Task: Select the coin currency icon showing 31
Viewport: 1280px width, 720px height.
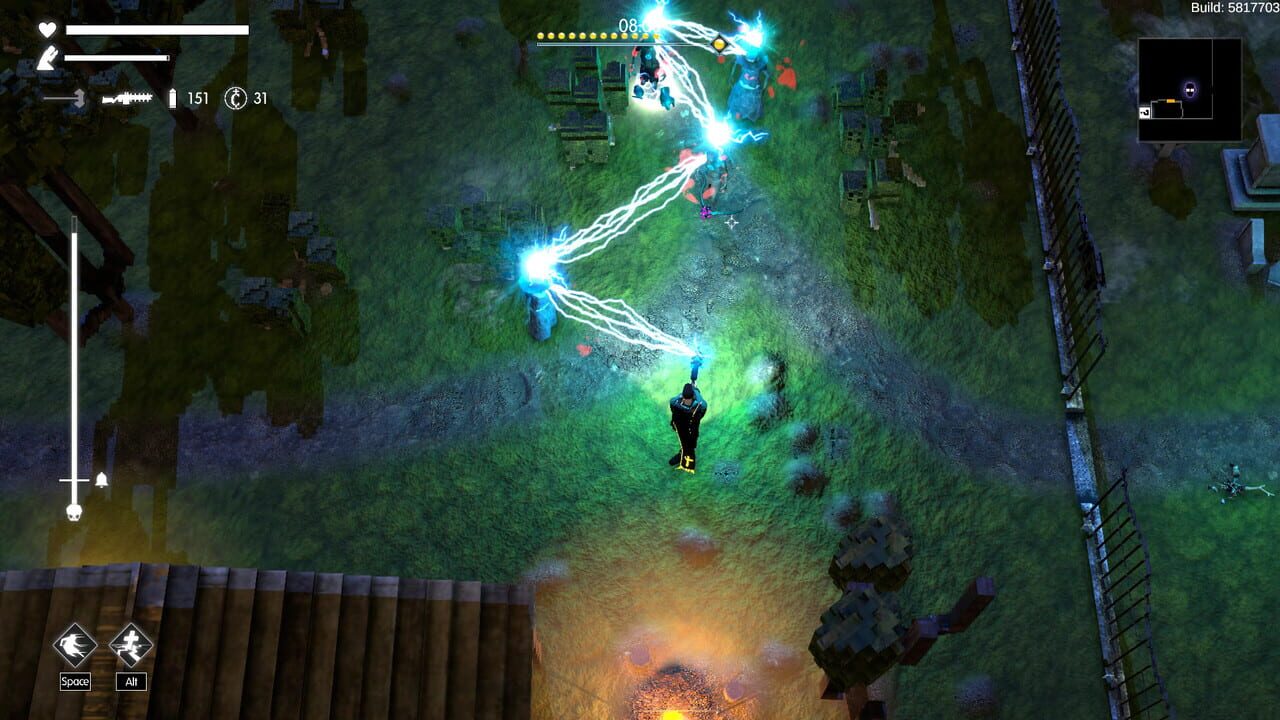Action: tap(235, 98)
